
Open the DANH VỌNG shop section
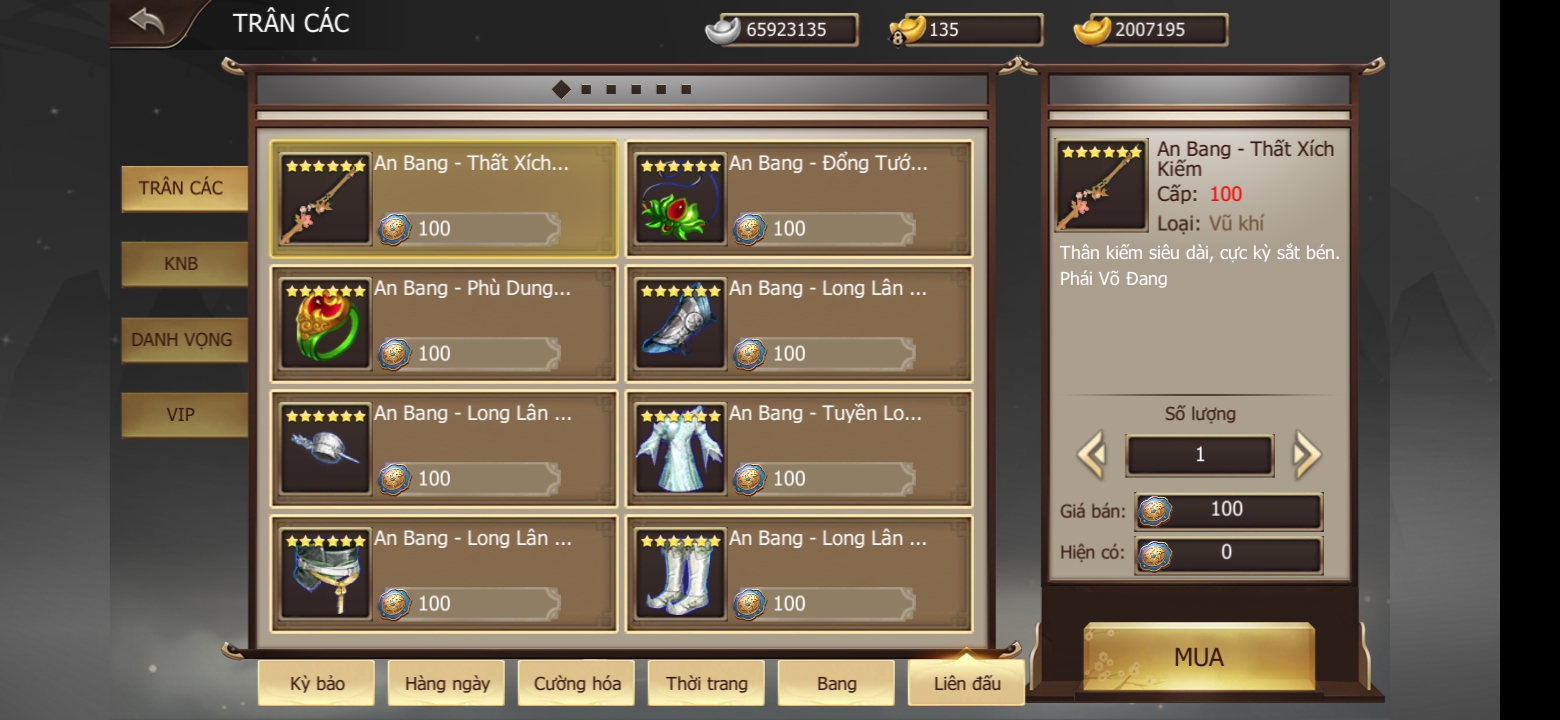coord(183,339)
